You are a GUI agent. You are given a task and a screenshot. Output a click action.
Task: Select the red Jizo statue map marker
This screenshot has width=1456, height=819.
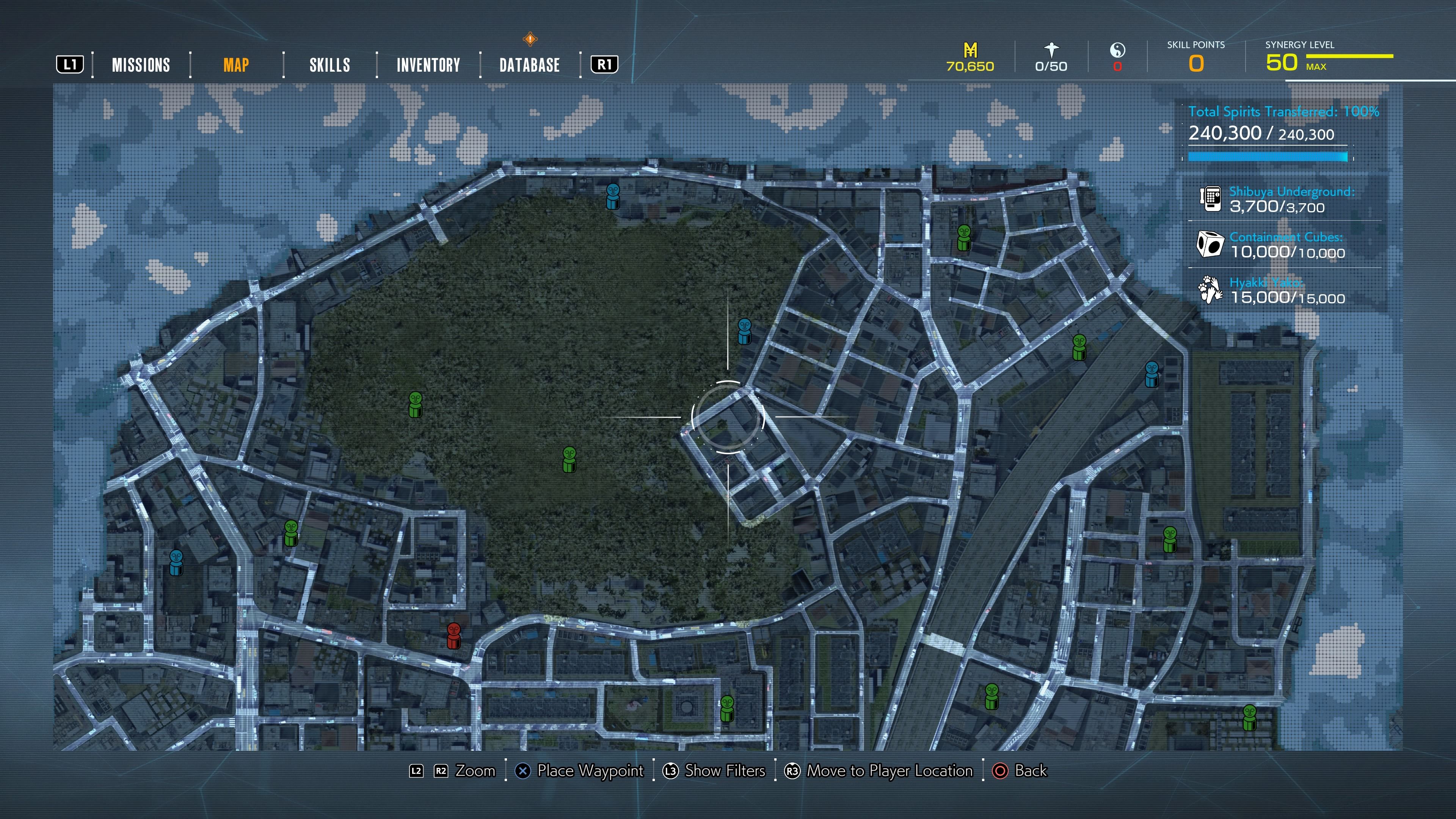click(453, 635)
